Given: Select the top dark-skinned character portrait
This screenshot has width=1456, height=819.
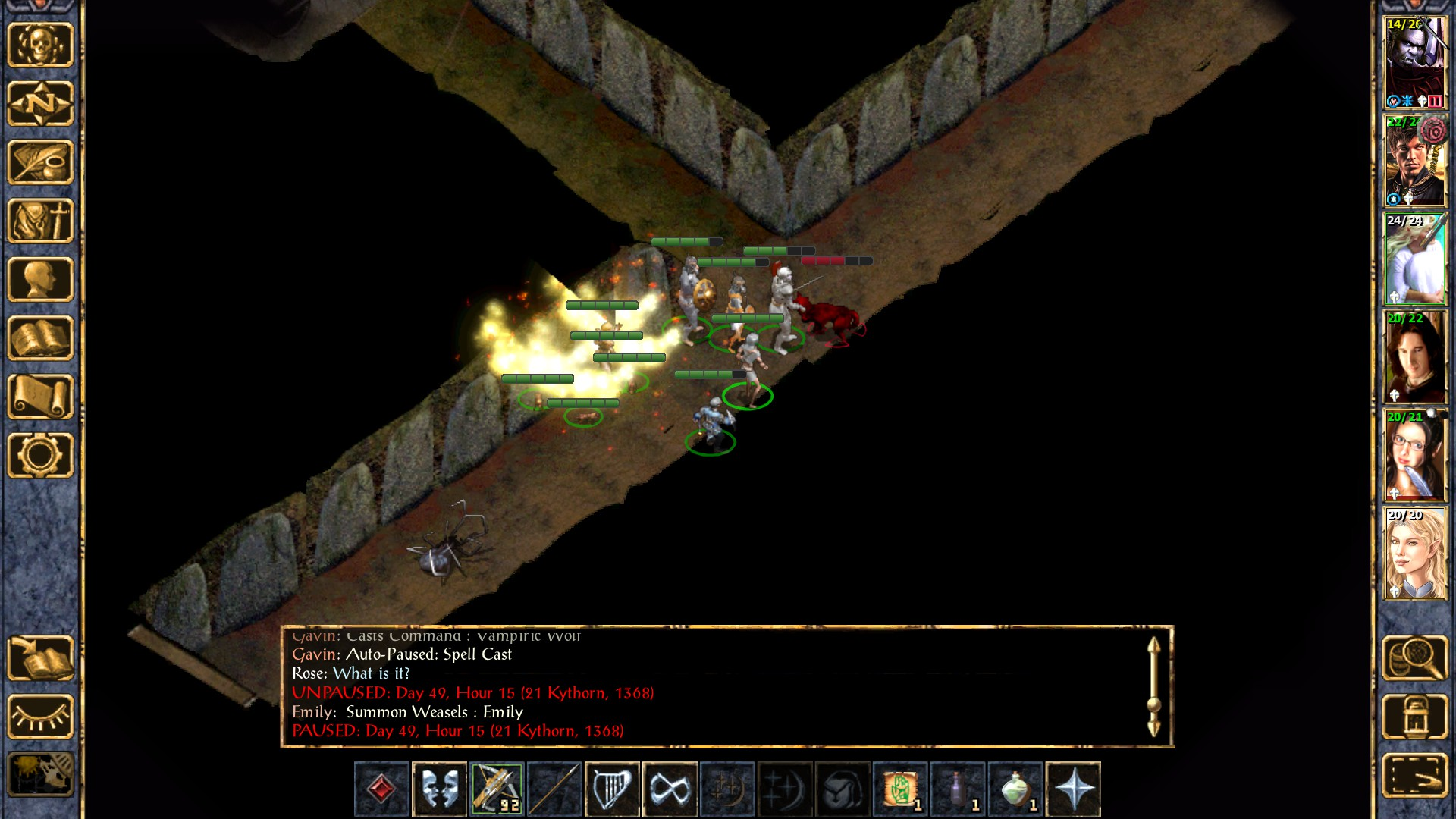Looking at the screenshot, I should tap(1415, 64).
